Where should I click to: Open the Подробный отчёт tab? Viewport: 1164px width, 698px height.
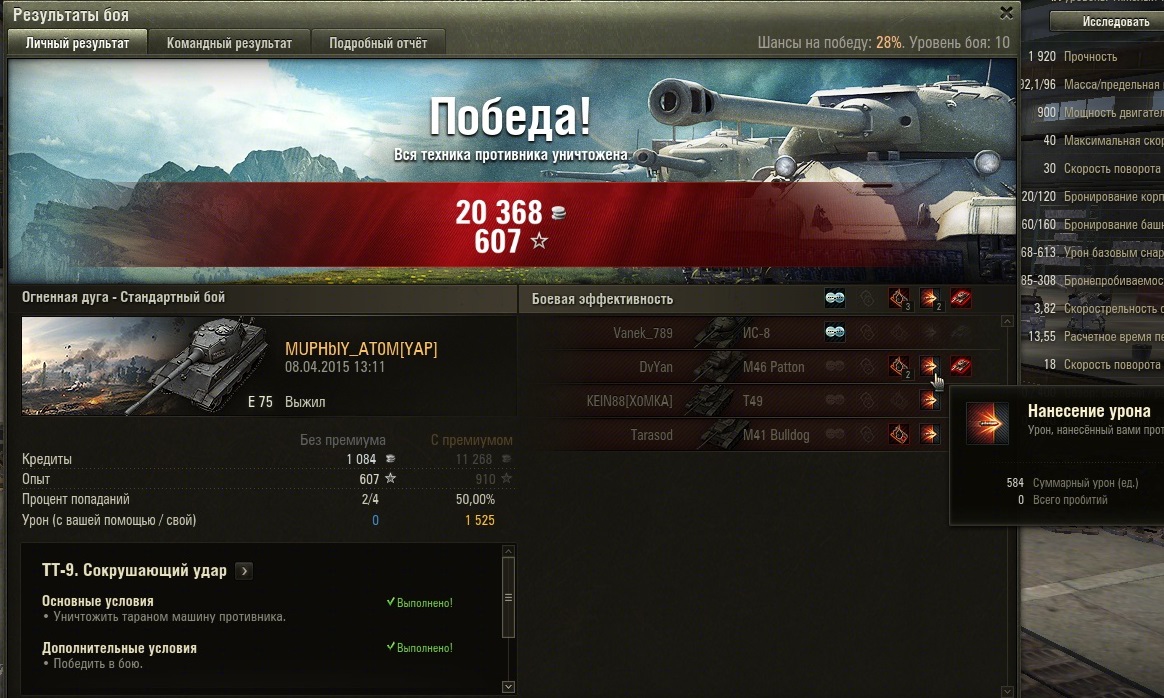(x=378, y=43)
